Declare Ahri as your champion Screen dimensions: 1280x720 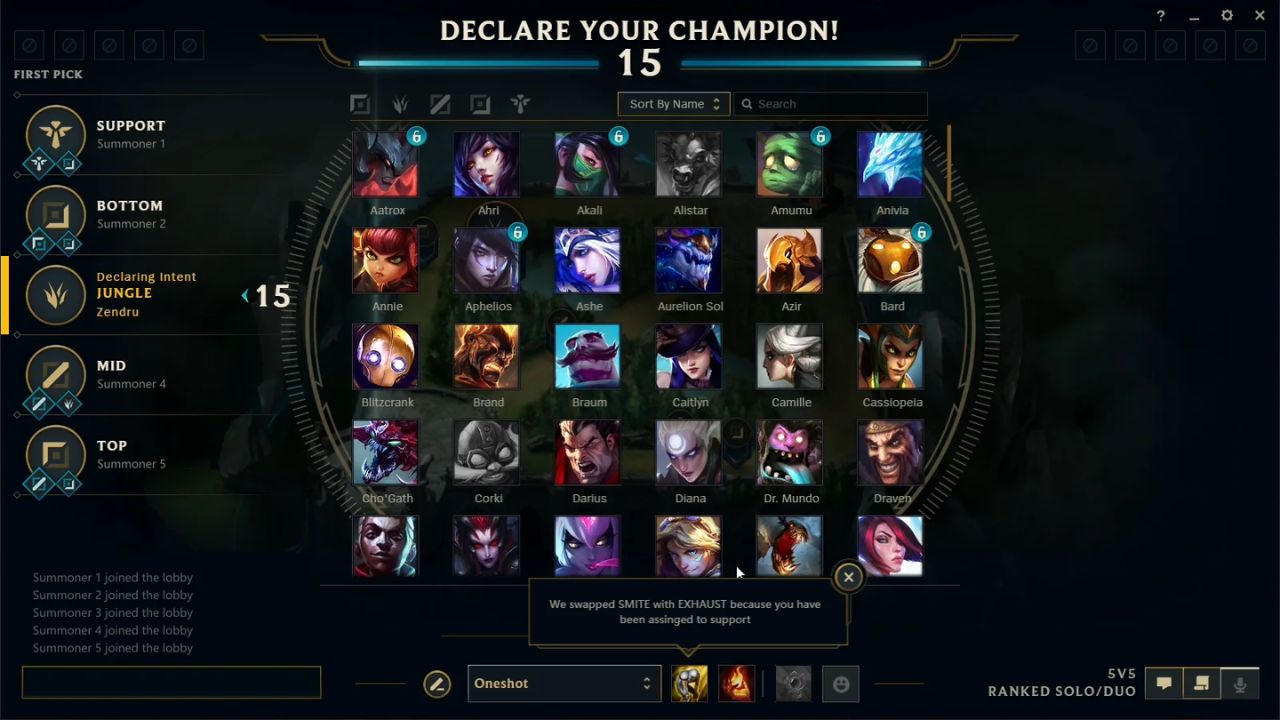(487, 163)
